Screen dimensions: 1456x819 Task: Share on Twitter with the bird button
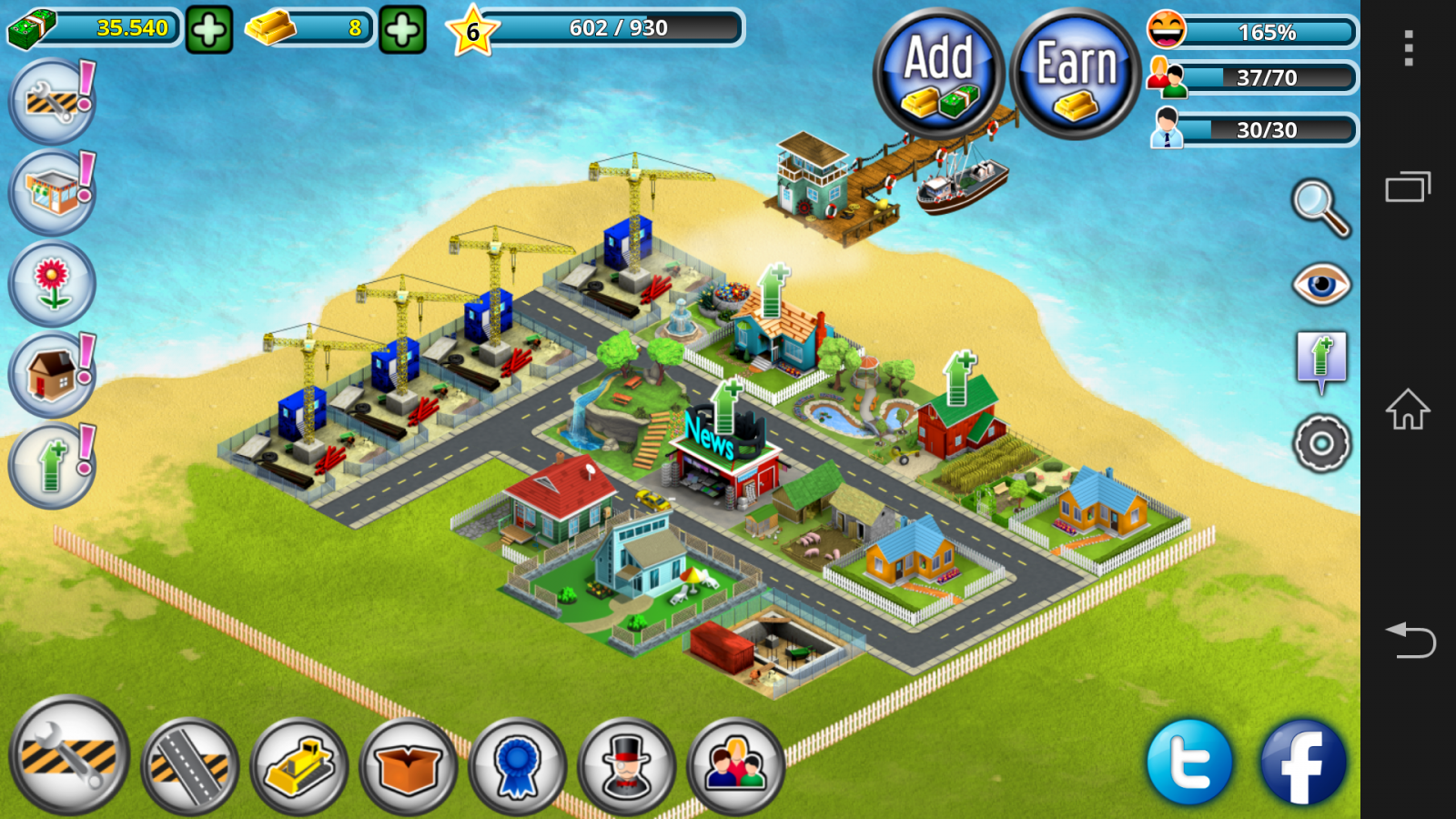1189,763
